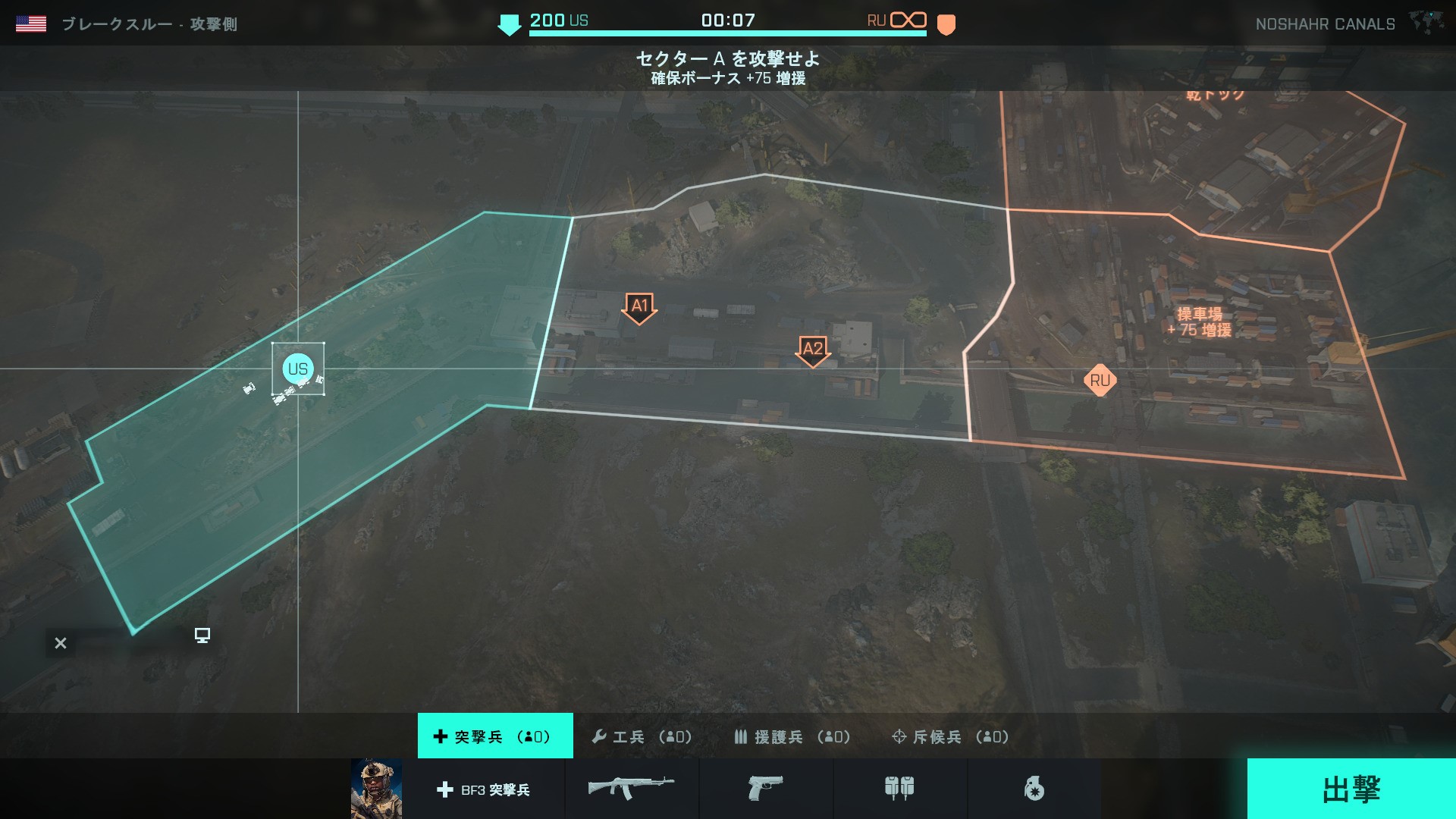Pick the 斥候兵 recon class tab
1456x819 pixels.
(950, 736)
